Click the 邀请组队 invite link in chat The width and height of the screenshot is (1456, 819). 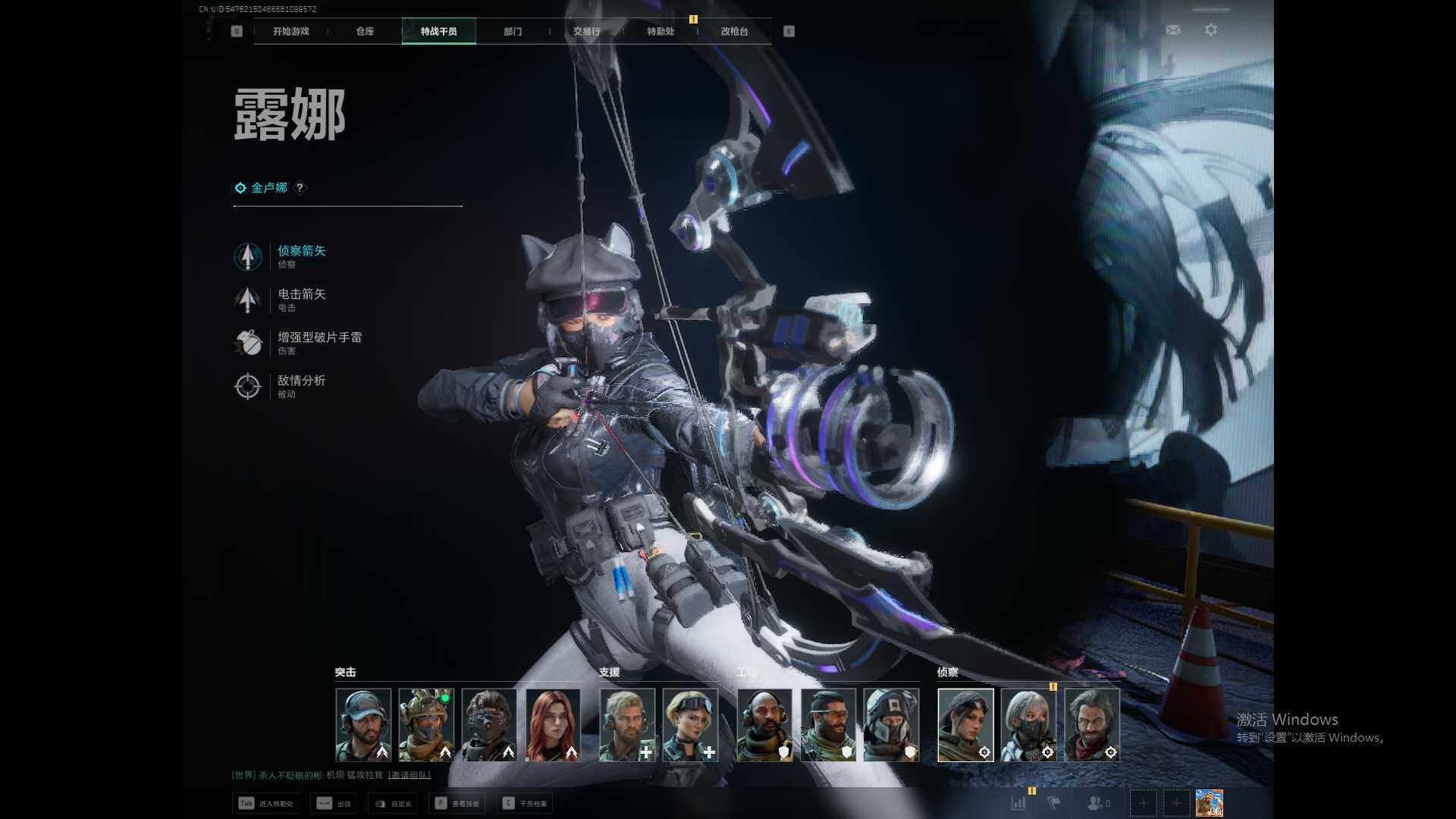pos(409,775)
